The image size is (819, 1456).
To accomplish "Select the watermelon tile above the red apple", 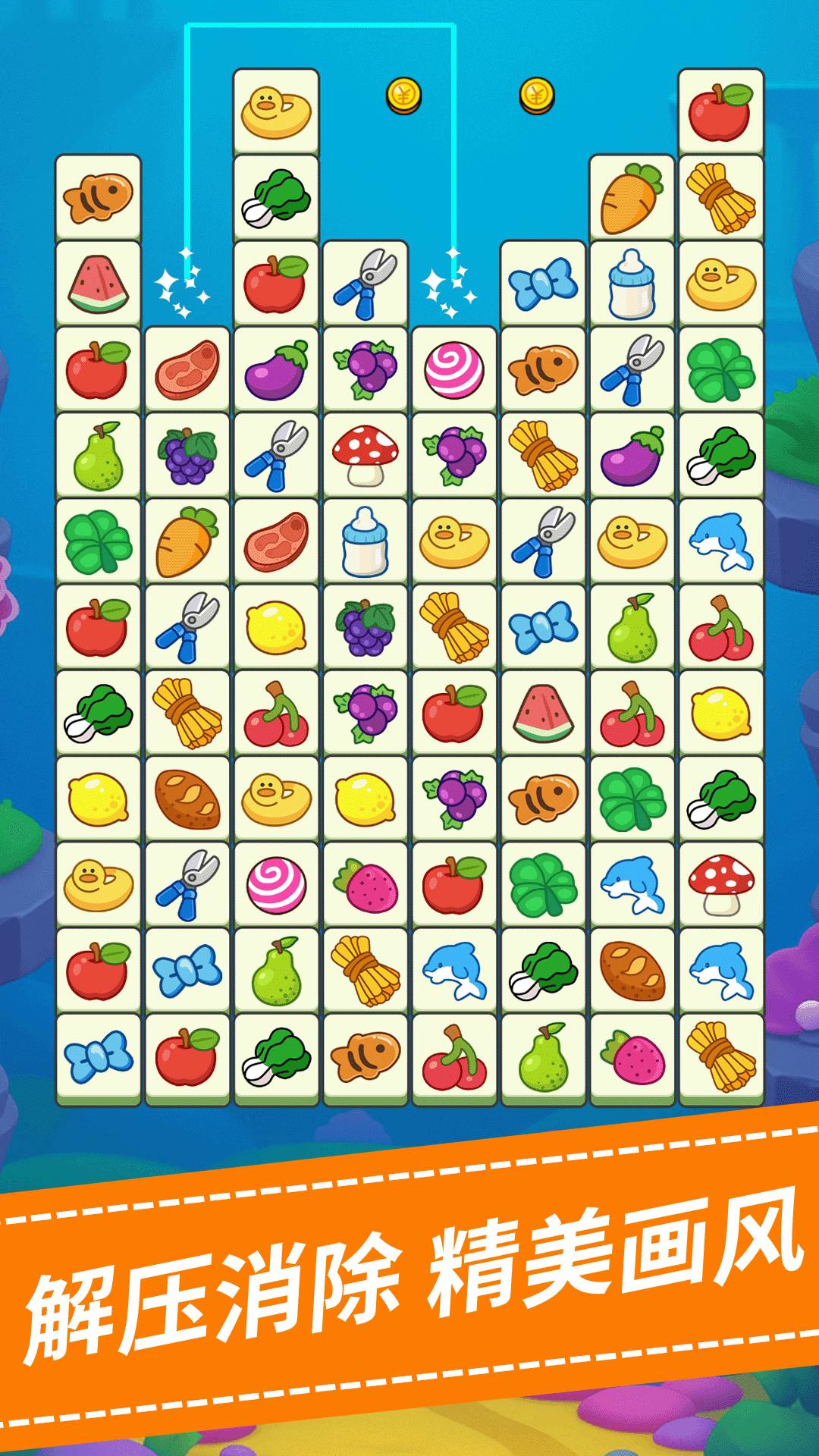I will (98, 283).
